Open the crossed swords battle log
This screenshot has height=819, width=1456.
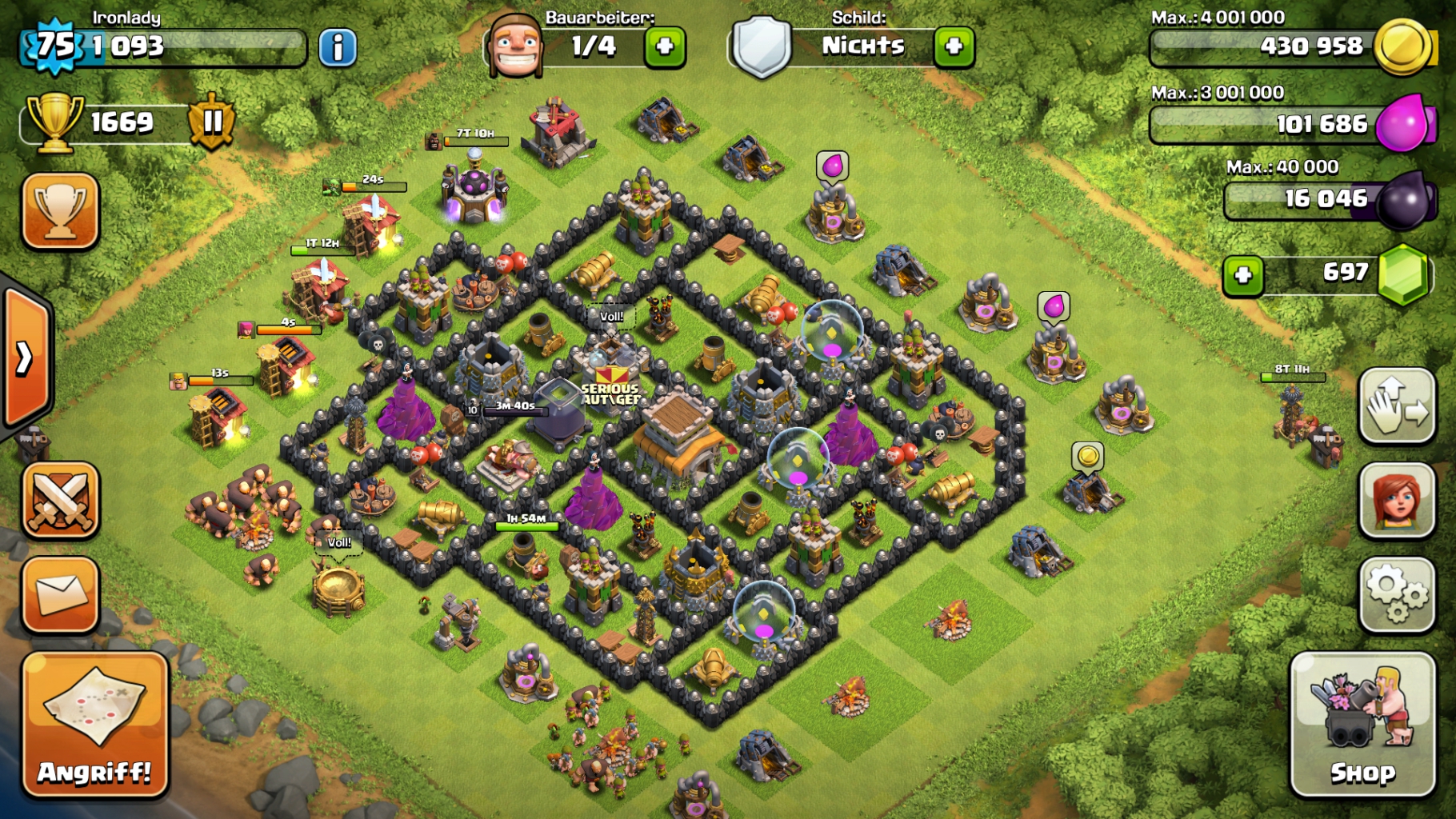[61, 500]
